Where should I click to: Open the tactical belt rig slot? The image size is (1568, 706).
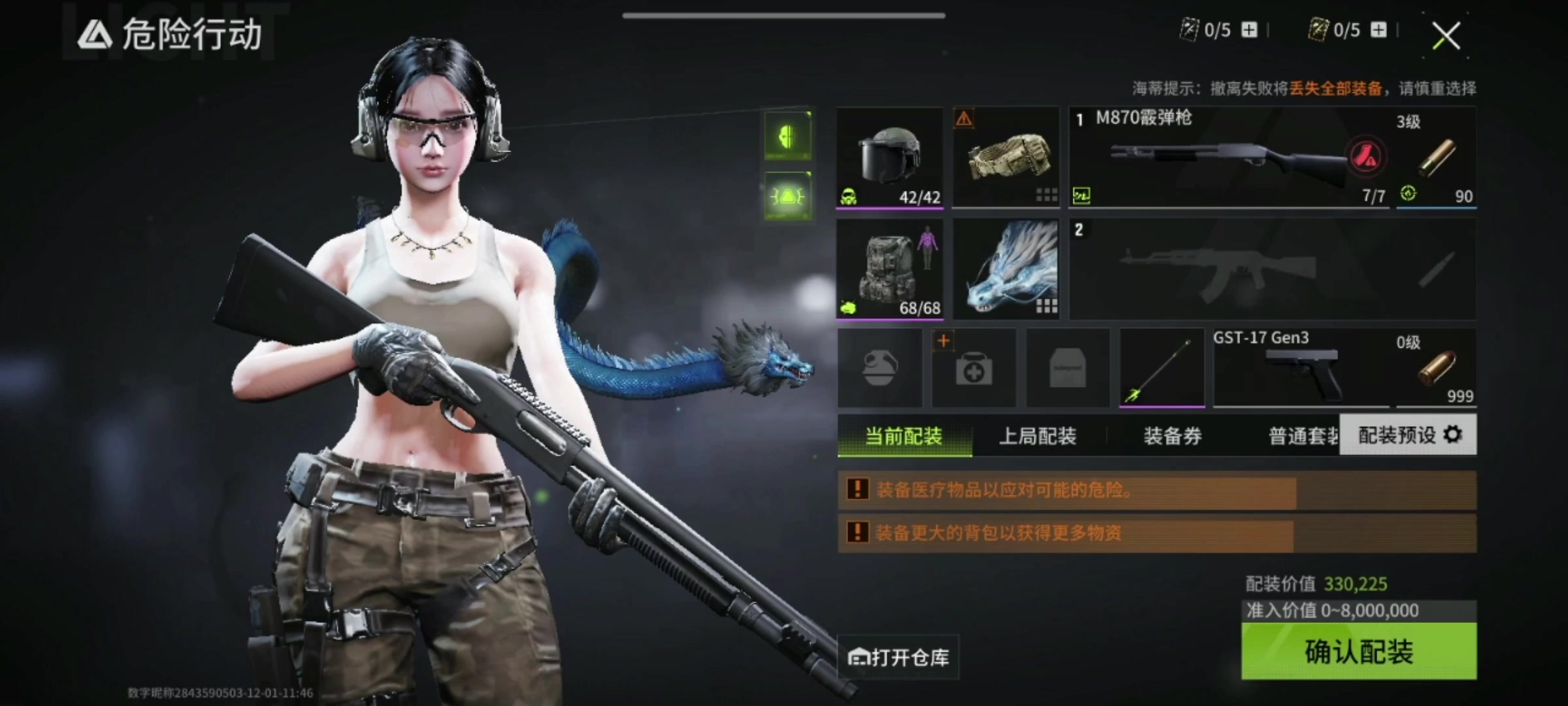pyautogui.click(x=1005, y=158)
